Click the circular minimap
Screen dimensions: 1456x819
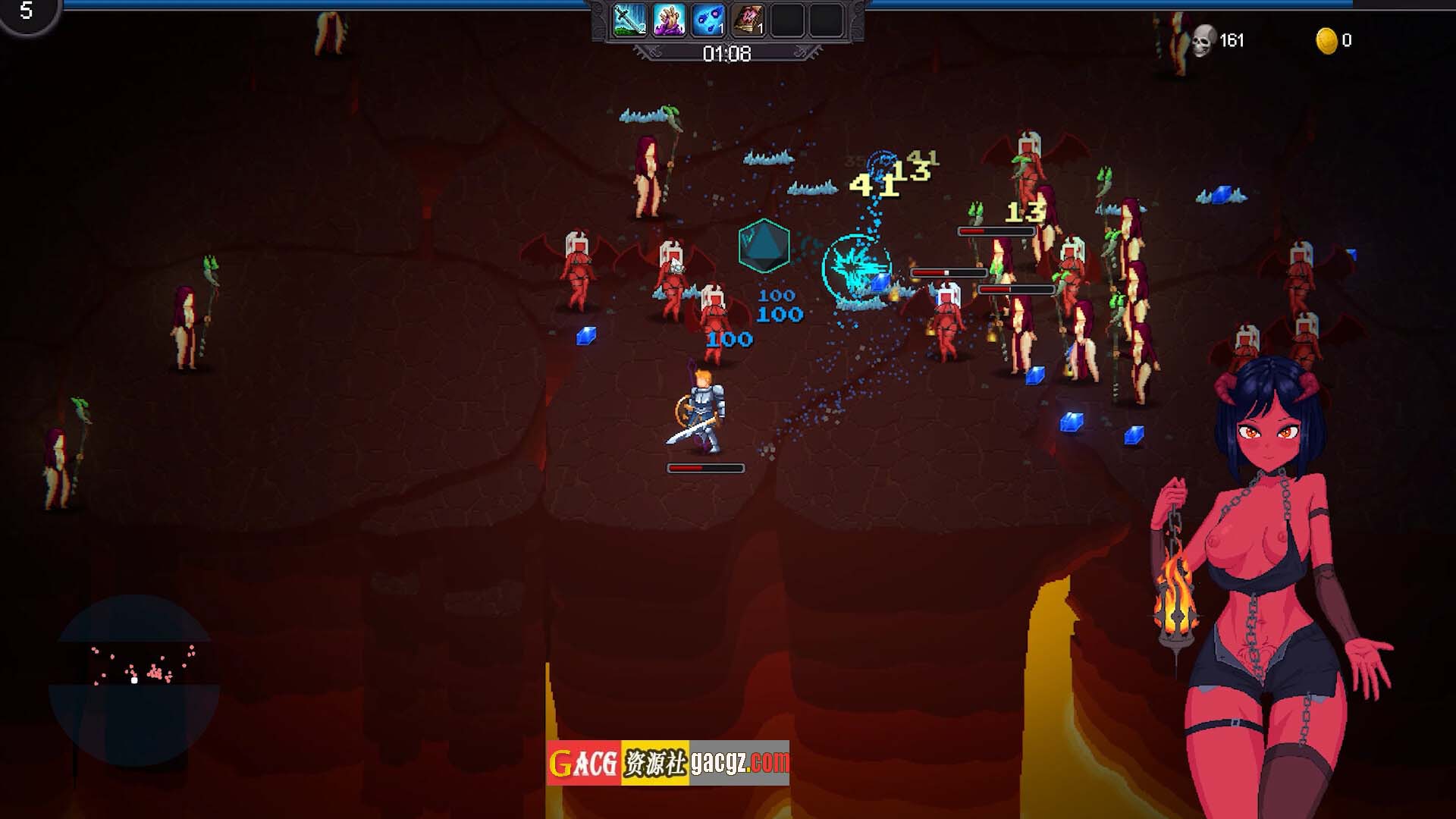pos(134,680)
